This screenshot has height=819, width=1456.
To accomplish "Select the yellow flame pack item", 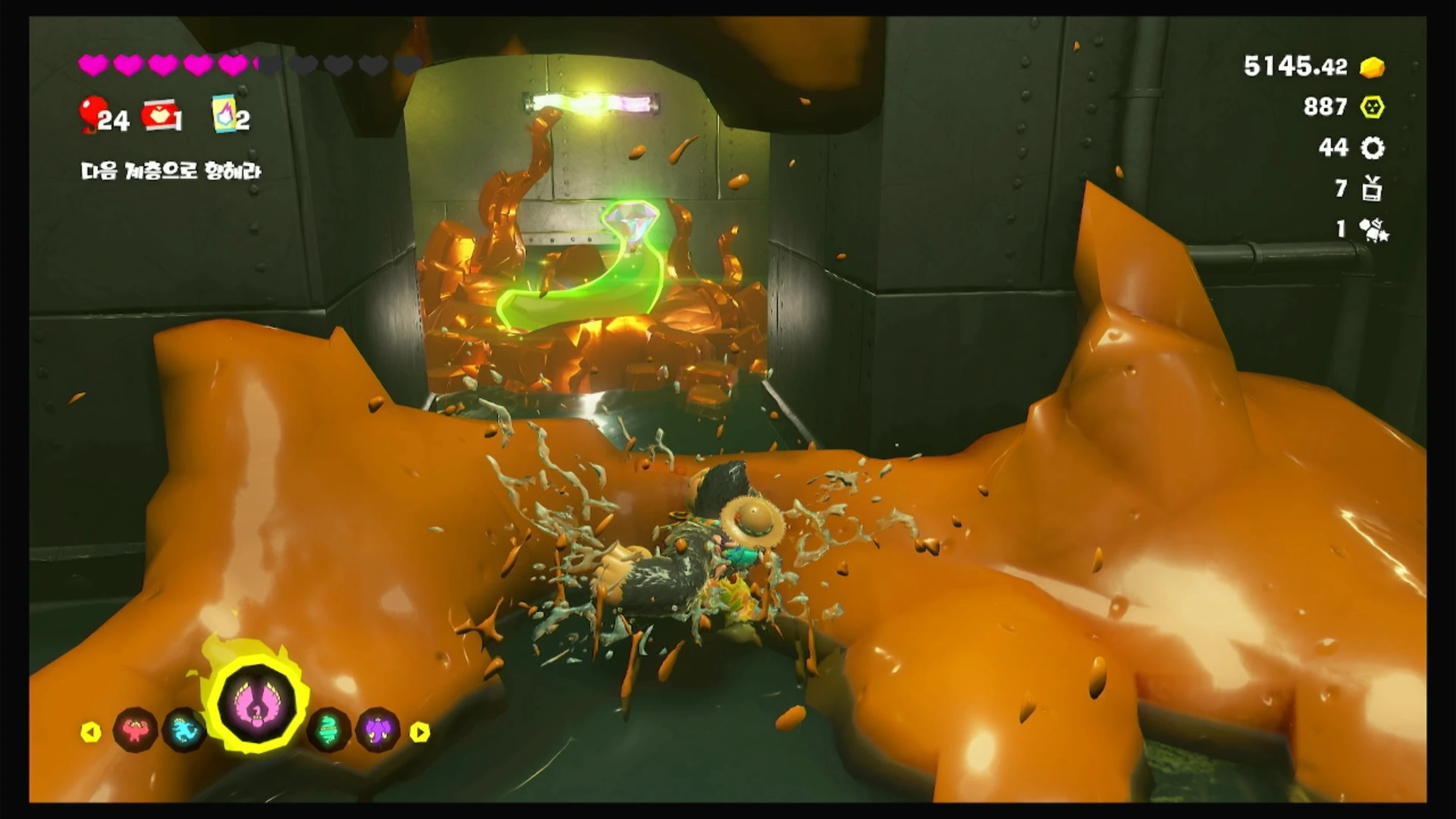I will point(223,114).
